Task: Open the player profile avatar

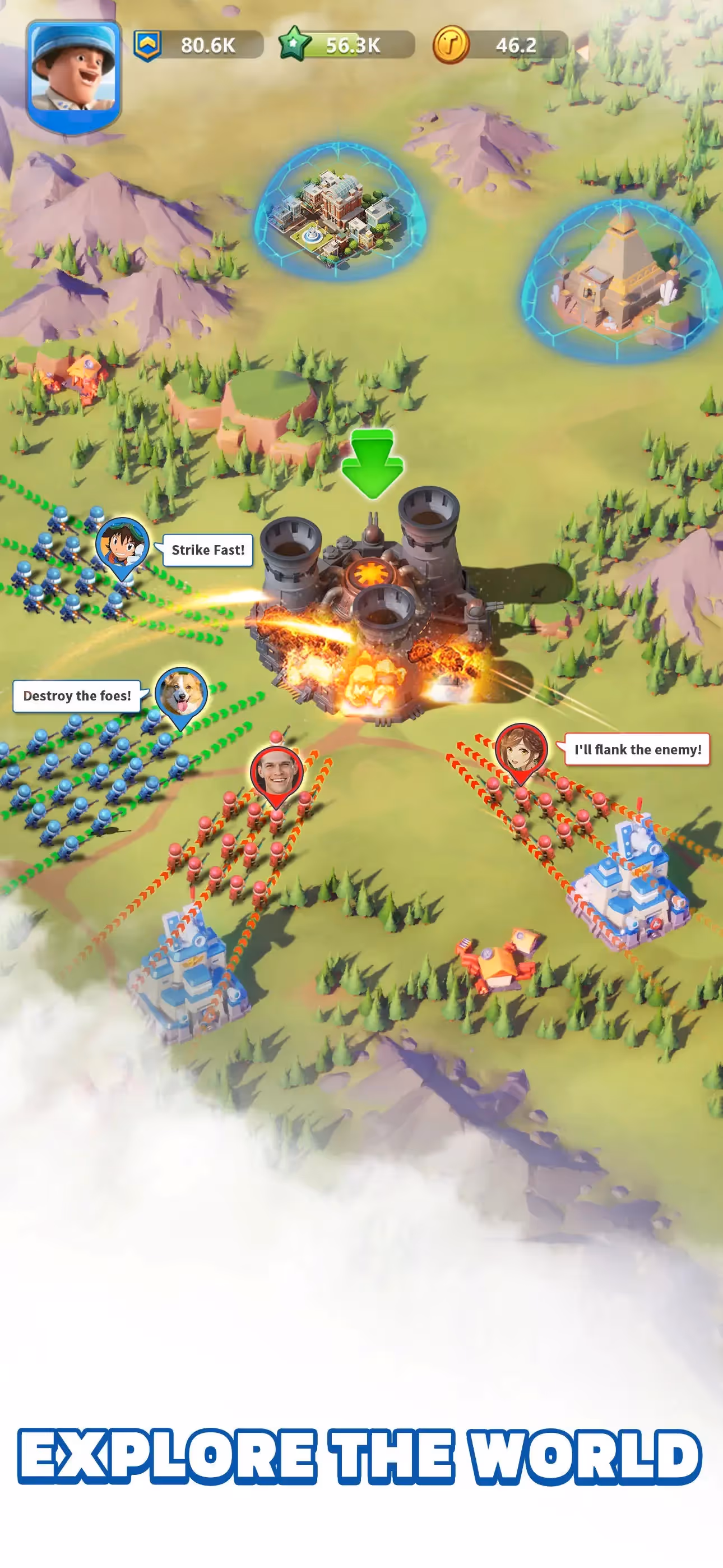Action: [x=73, y=74]
